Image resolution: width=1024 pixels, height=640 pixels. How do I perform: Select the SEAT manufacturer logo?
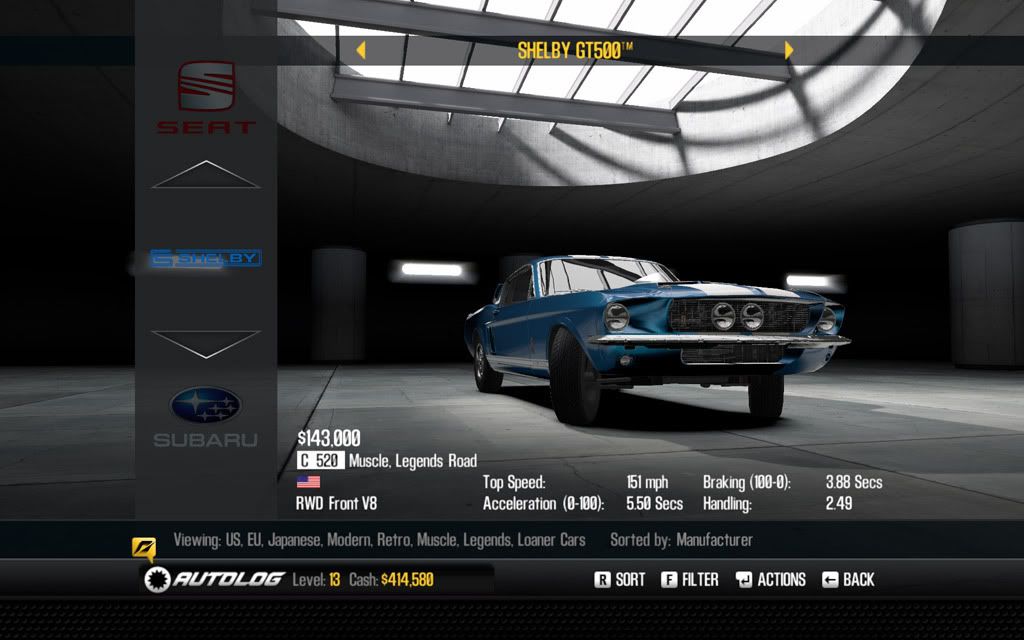tap(206, 96)
